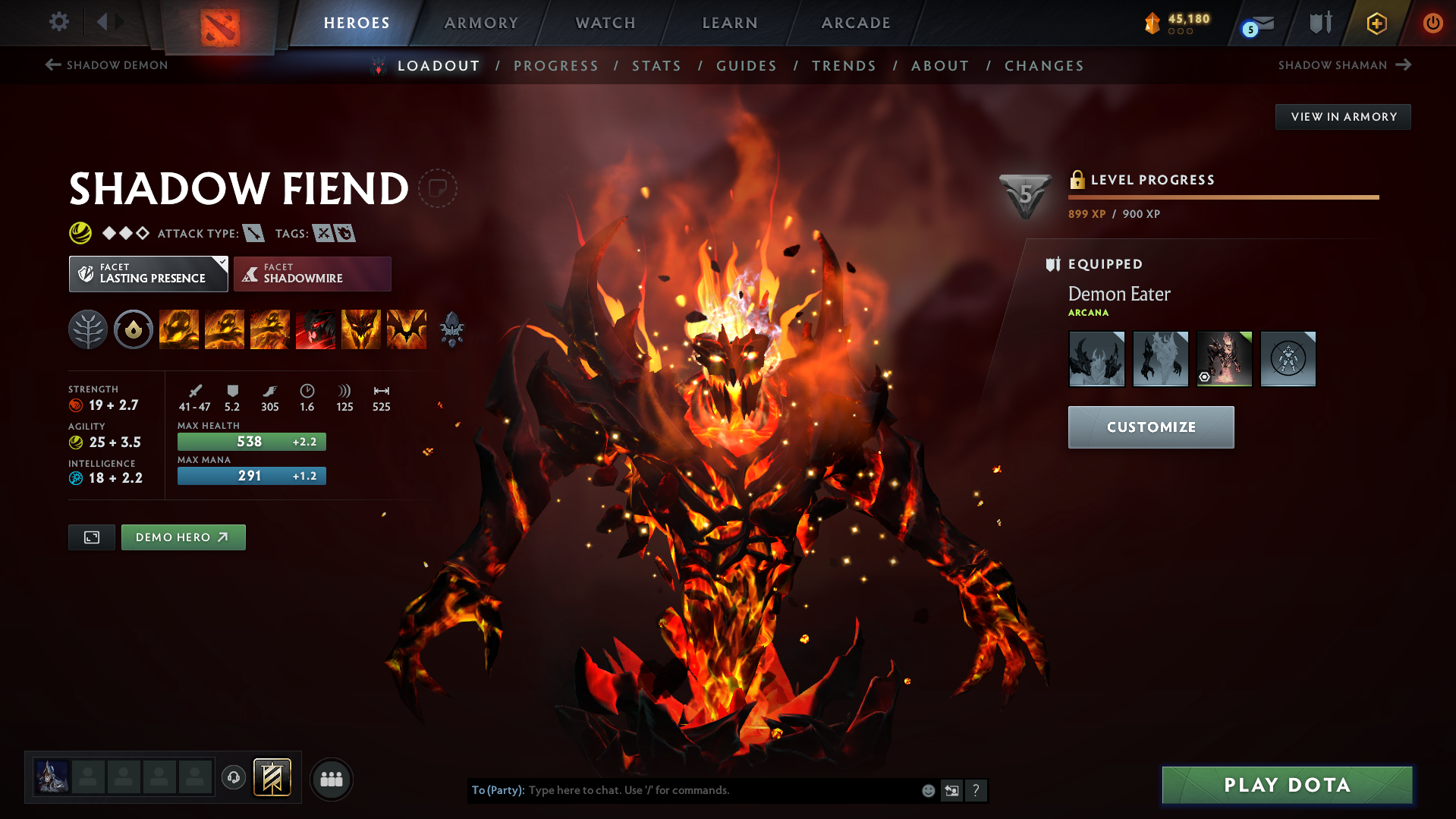Switch to the Shadowmire facet
This screenshot has width=1456, height=819.
coord(312,273)
